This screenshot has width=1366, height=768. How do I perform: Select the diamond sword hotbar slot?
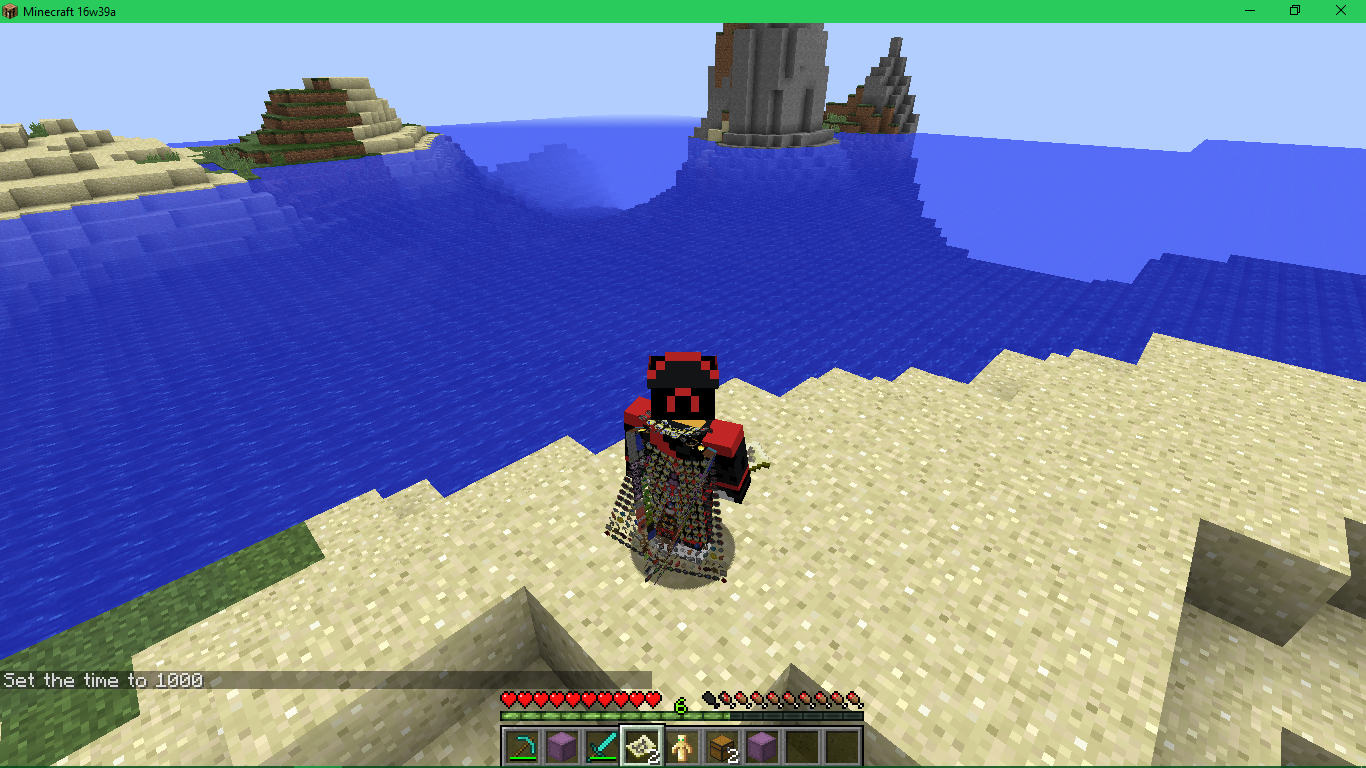[x=602, y=746]
